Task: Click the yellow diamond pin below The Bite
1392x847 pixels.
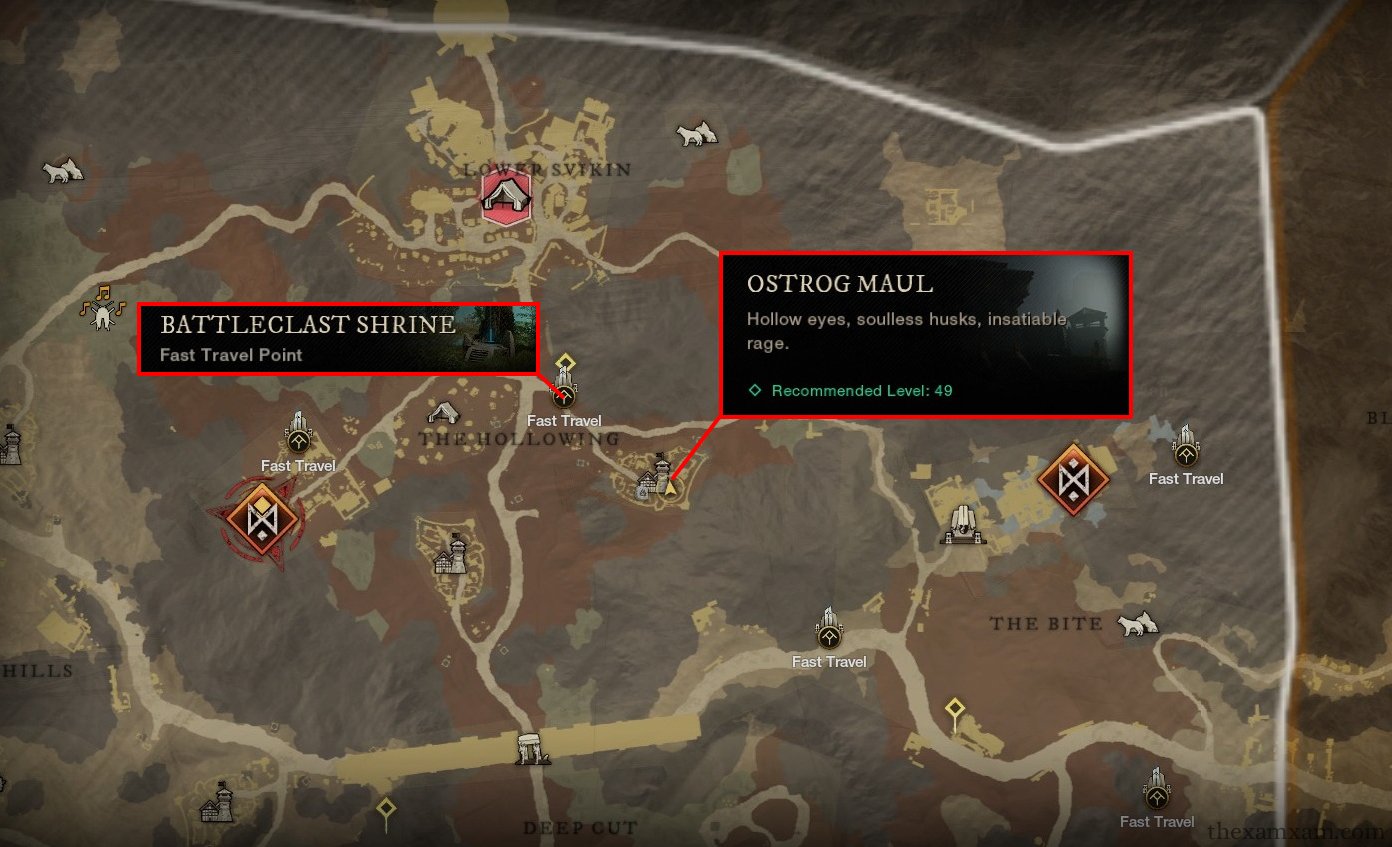Action: coord(955,711)
